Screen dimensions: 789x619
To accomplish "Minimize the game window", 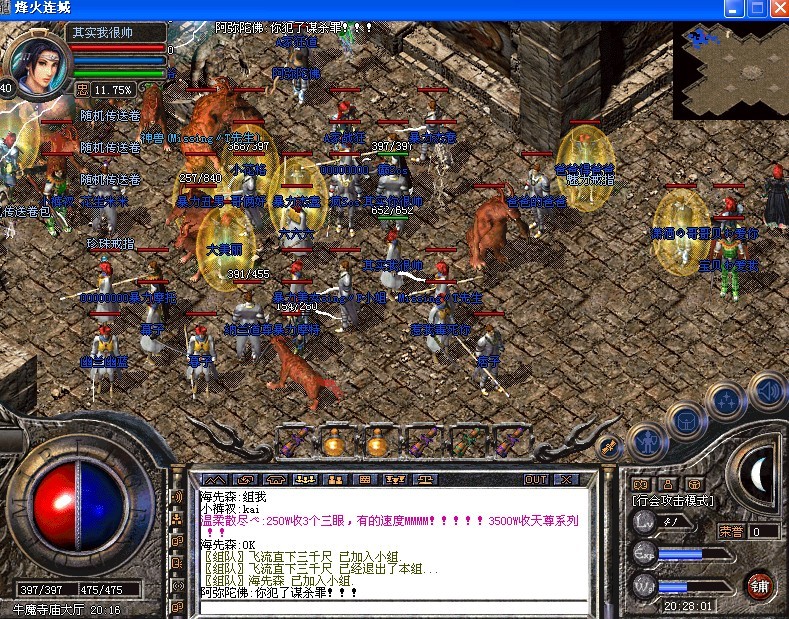I will click(735, 8).
